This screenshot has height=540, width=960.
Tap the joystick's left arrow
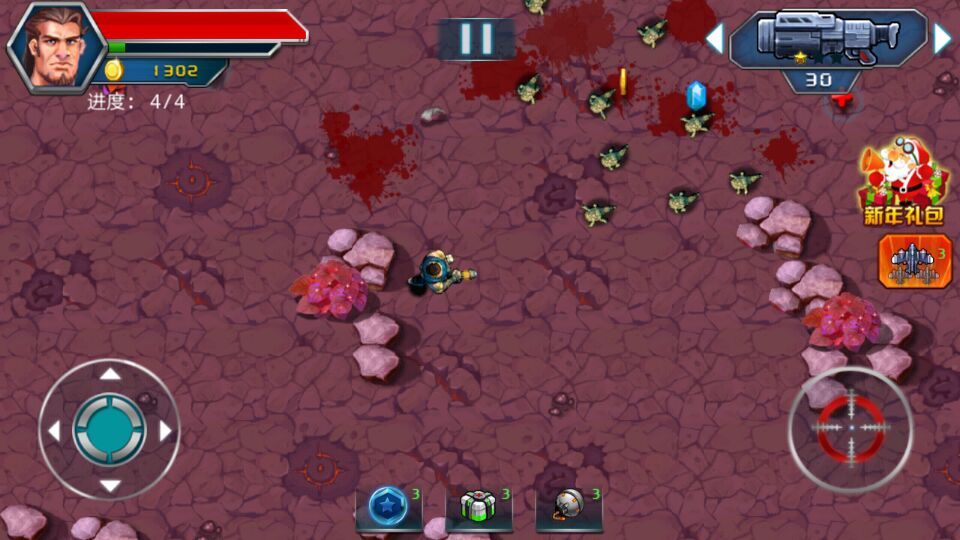[54, 430]
